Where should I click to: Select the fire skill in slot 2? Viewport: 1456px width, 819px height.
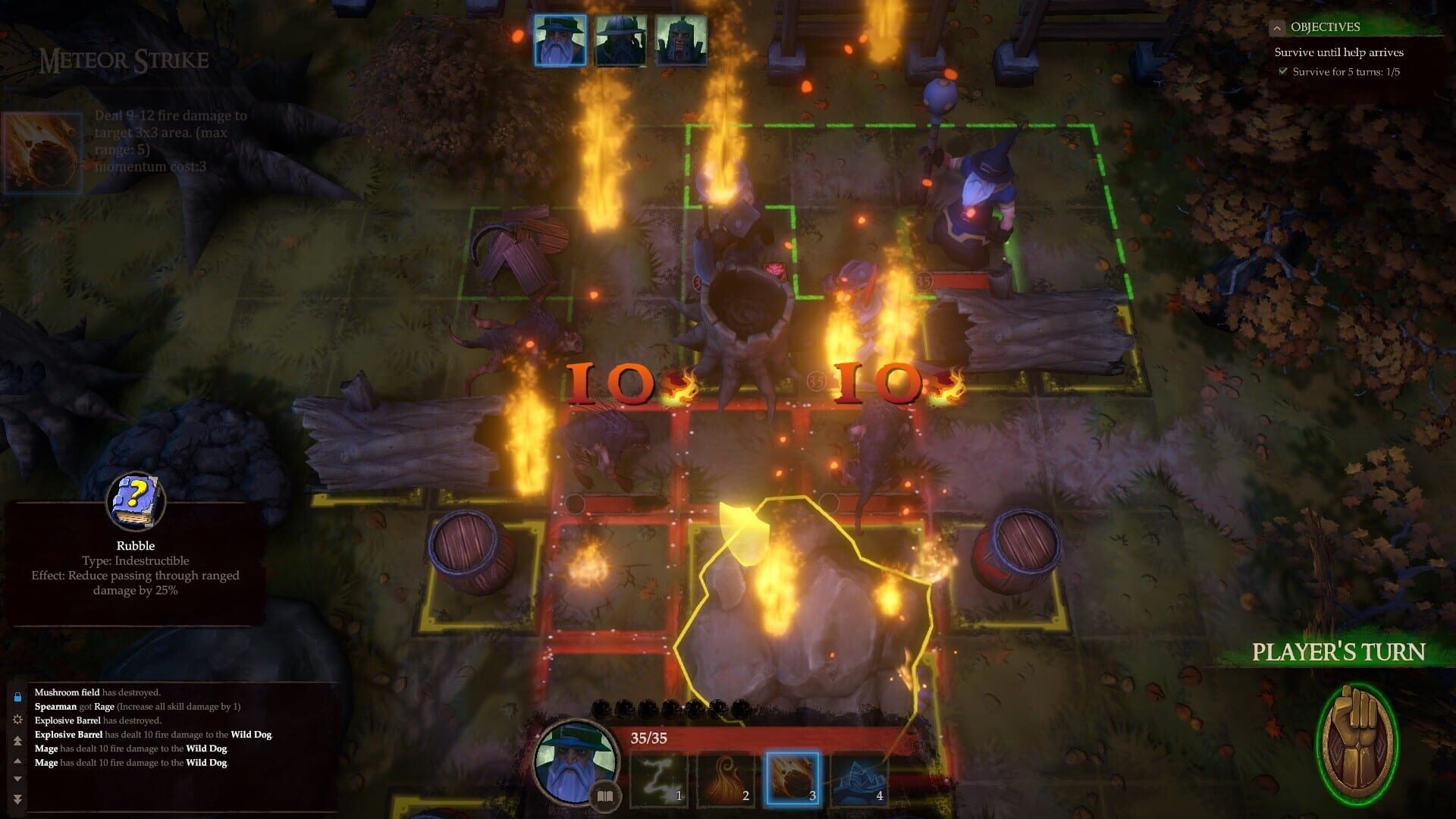(x=724, y=780)
